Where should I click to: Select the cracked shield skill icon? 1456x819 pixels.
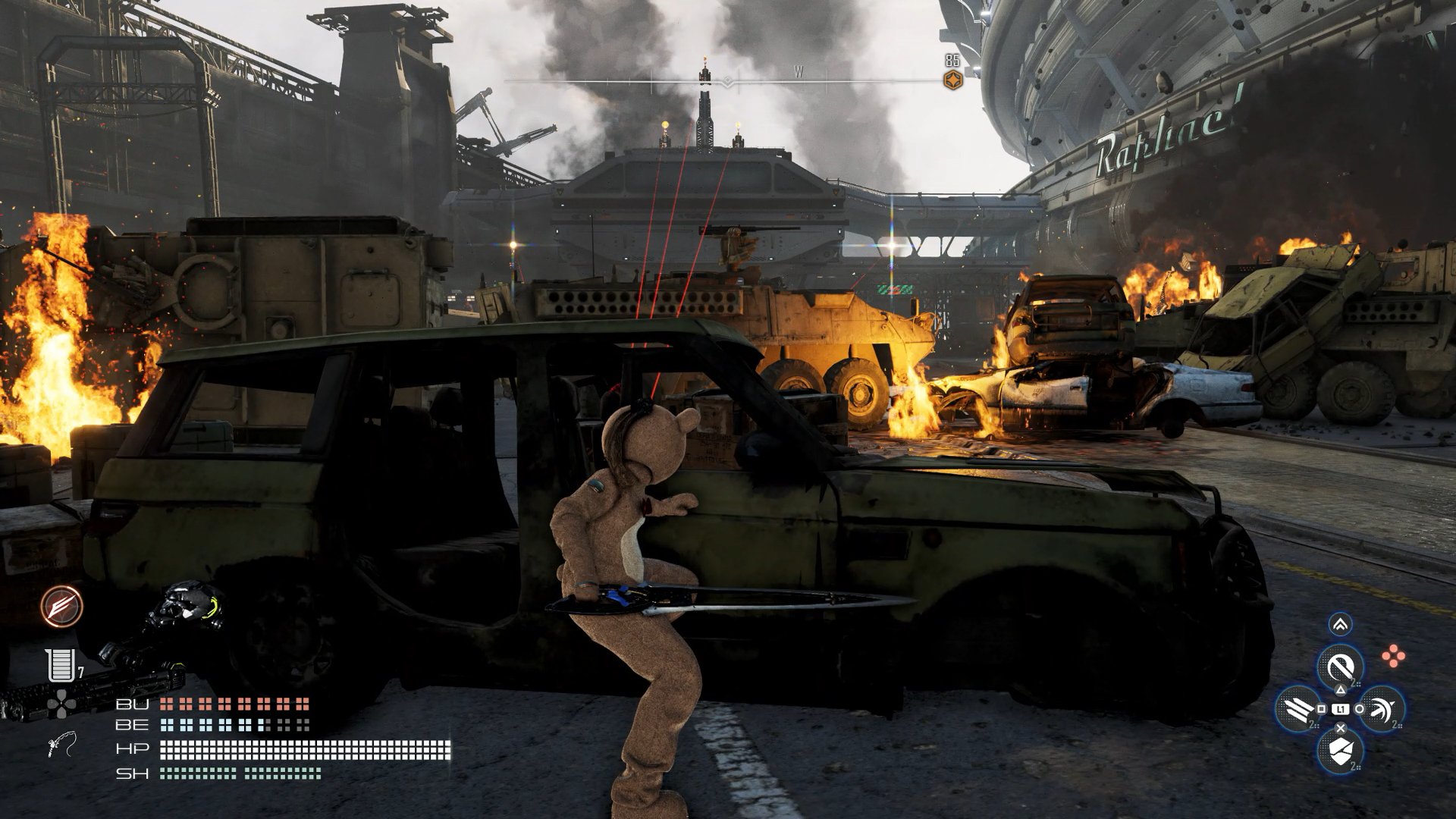coord(1340,750)
